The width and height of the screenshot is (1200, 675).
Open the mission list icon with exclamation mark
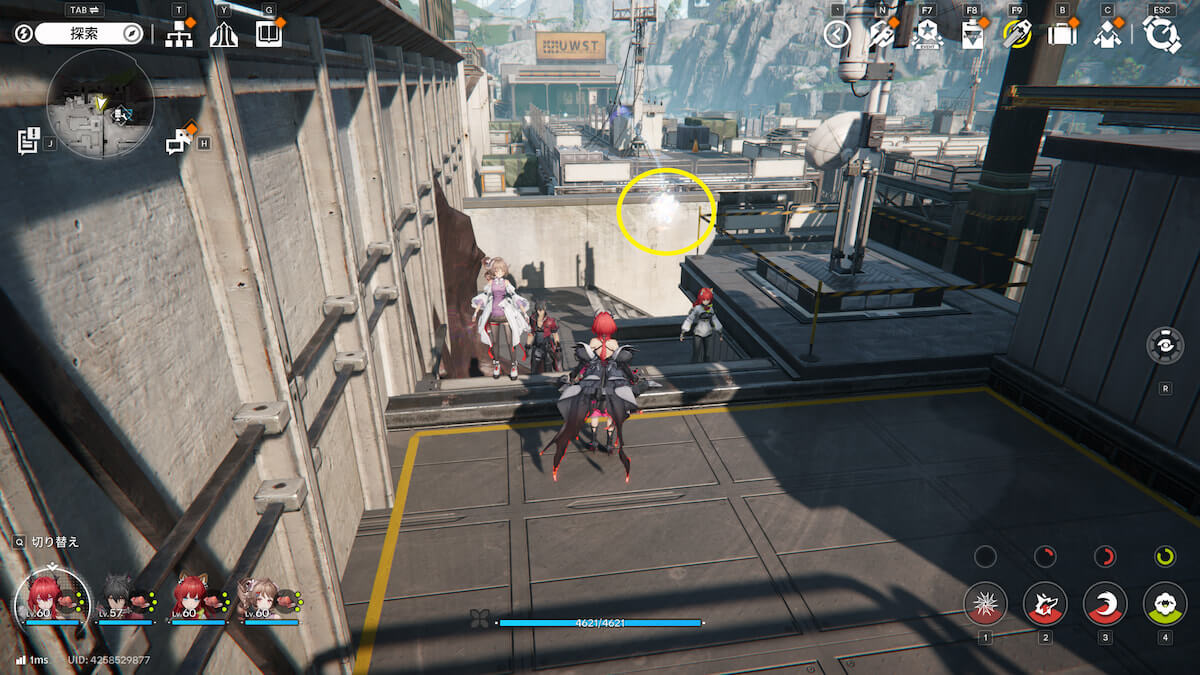[x=28, y=141]
